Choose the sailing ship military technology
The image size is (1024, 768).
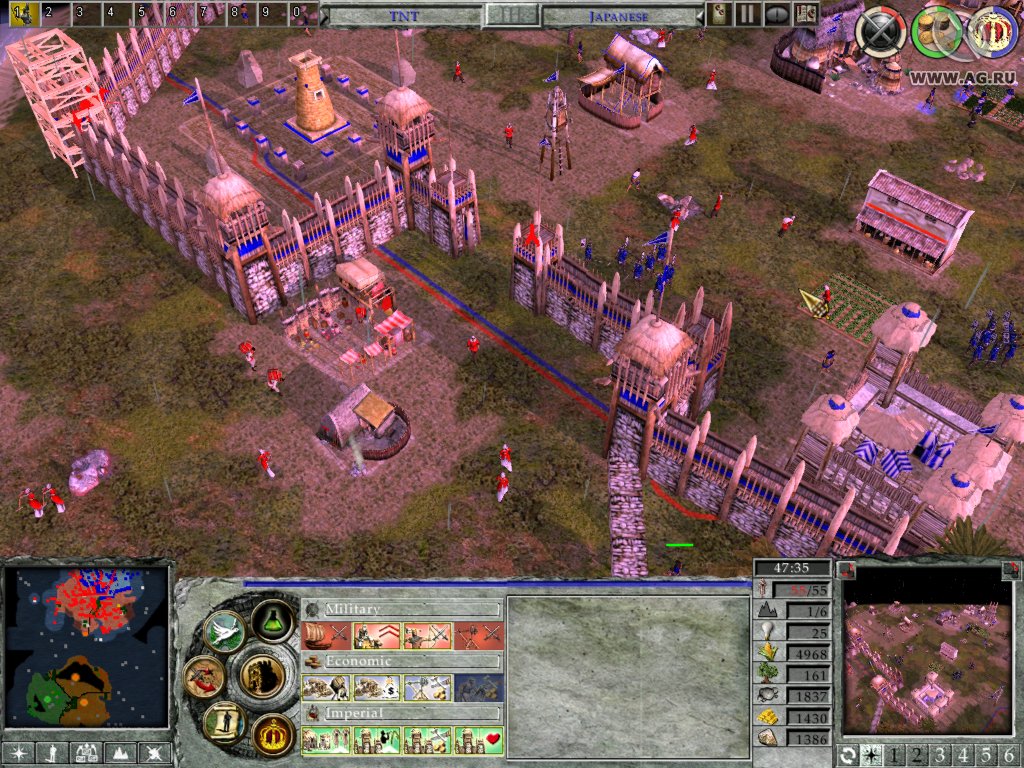coord(325,634)
